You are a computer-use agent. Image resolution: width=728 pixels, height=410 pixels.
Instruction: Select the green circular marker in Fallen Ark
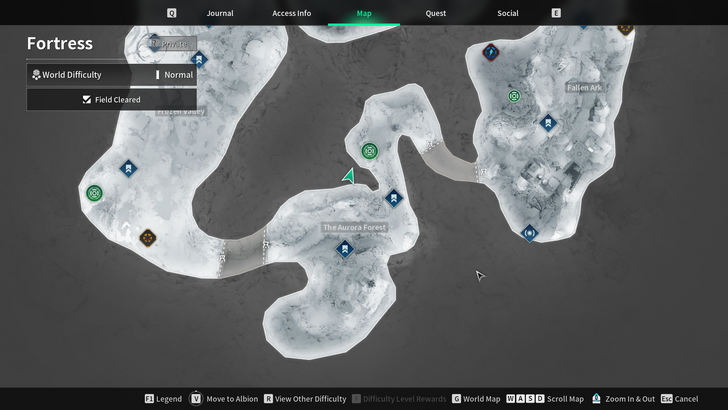[514, 97]
